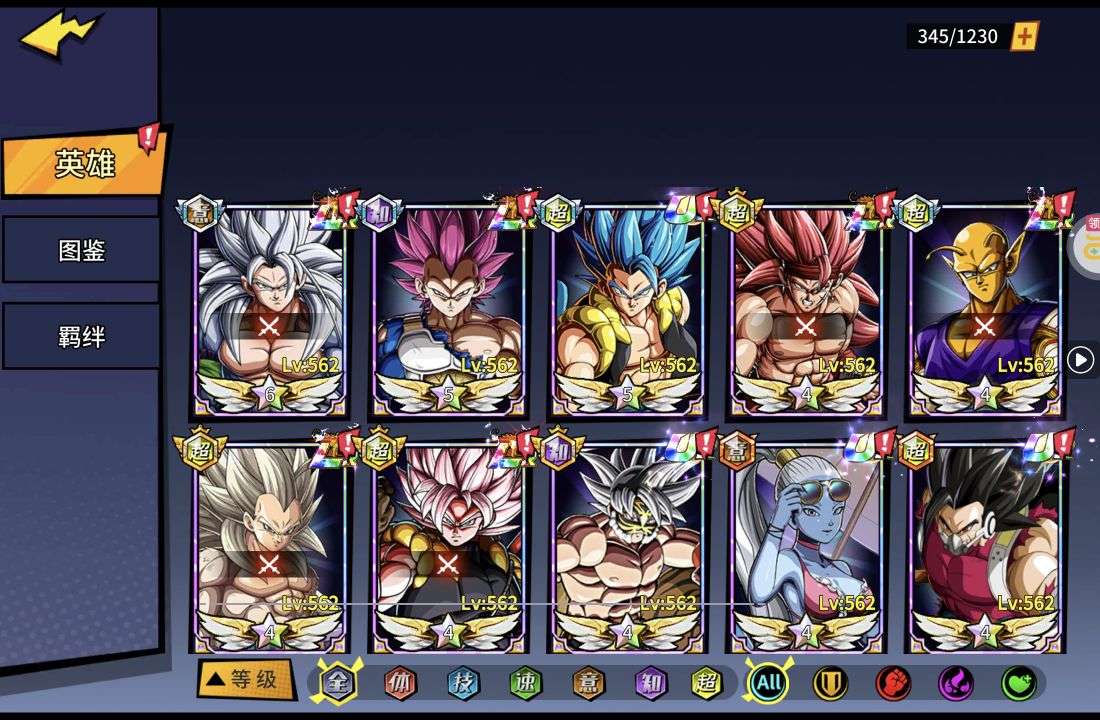Filter heroes by 体 type

(400, 683)
